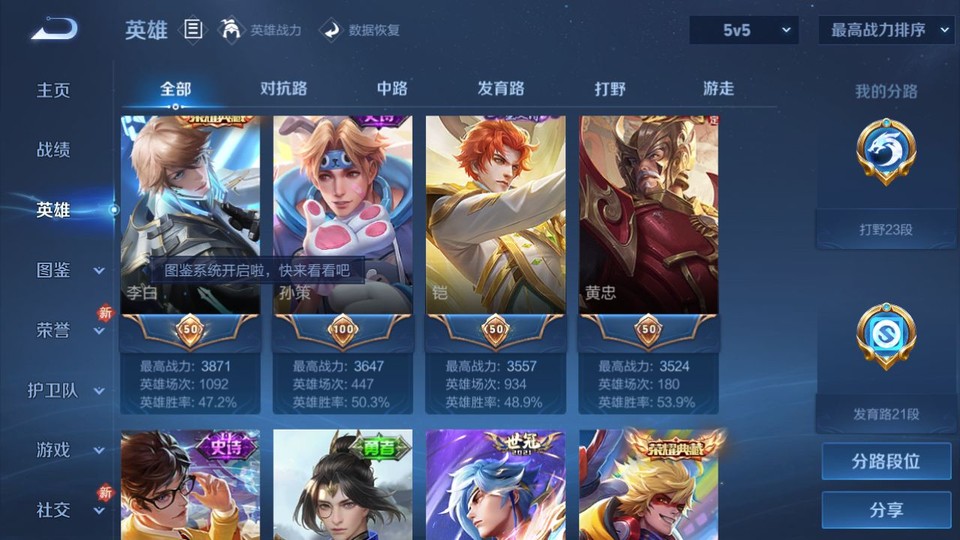Switch to the 对抗路 tab
Screen dimensions: 960x540
[283, 88]
